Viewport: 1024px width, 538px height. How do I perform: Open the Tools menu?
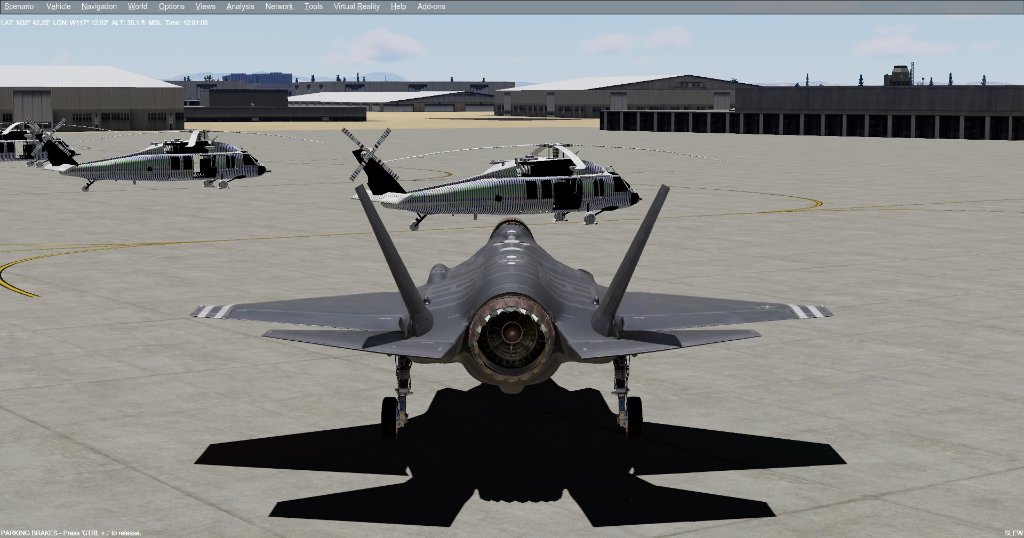pos(313,6)
